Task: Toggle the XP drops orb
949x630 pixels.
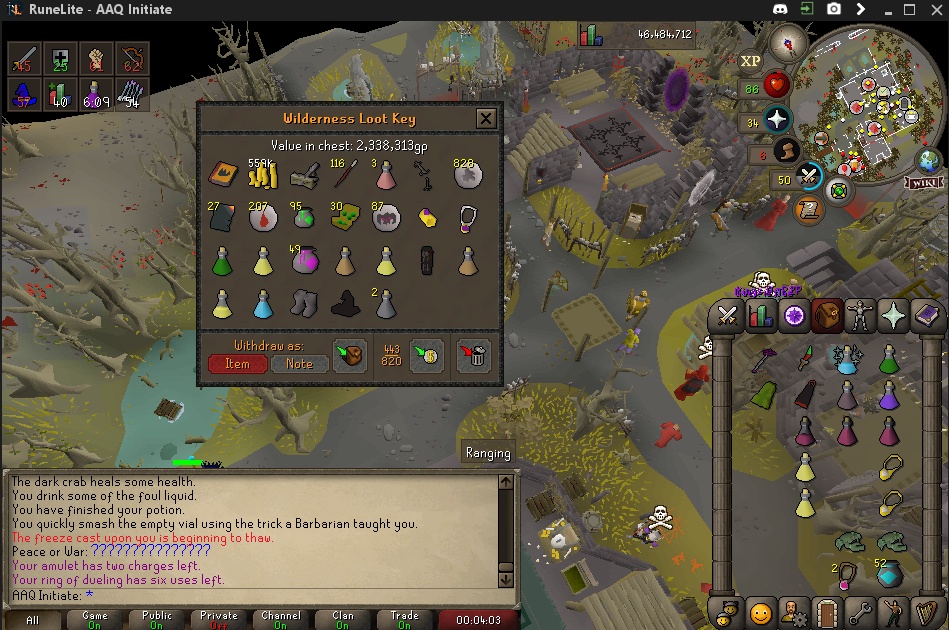Action: pos(751,60)
